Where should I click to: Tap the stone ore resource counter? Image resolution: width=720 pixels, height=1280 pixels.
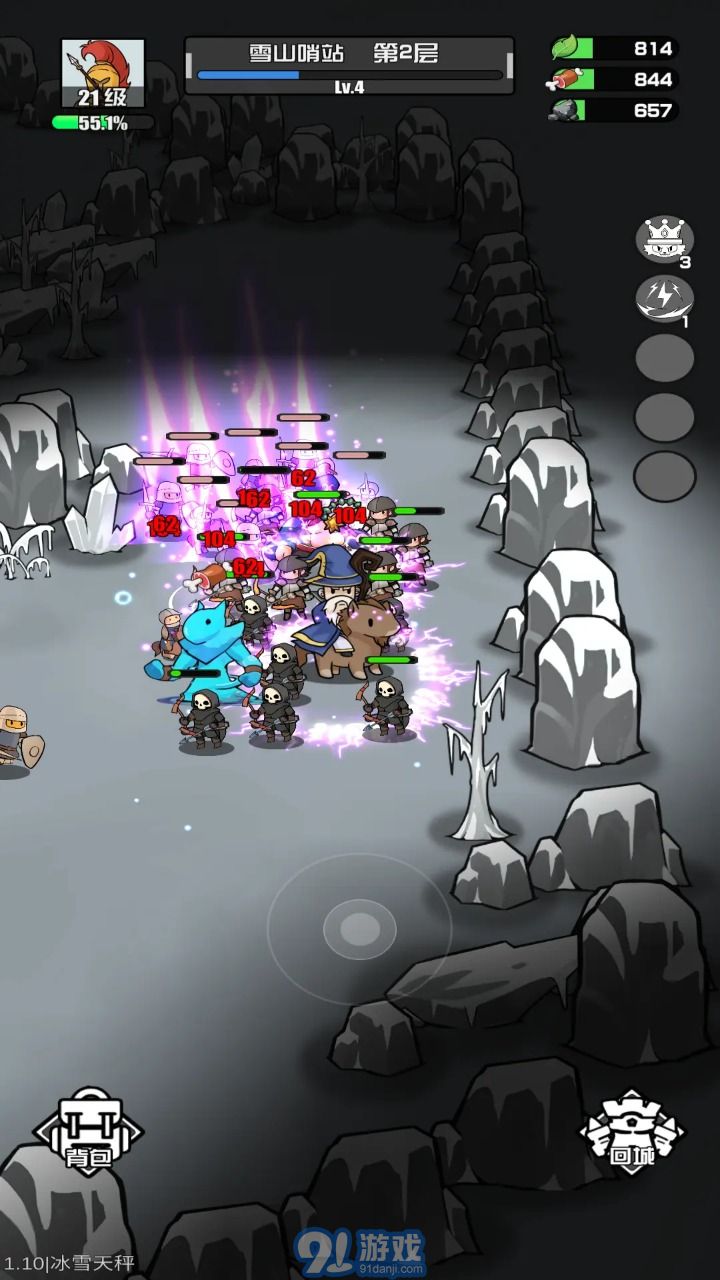click(x=614, y=110)
